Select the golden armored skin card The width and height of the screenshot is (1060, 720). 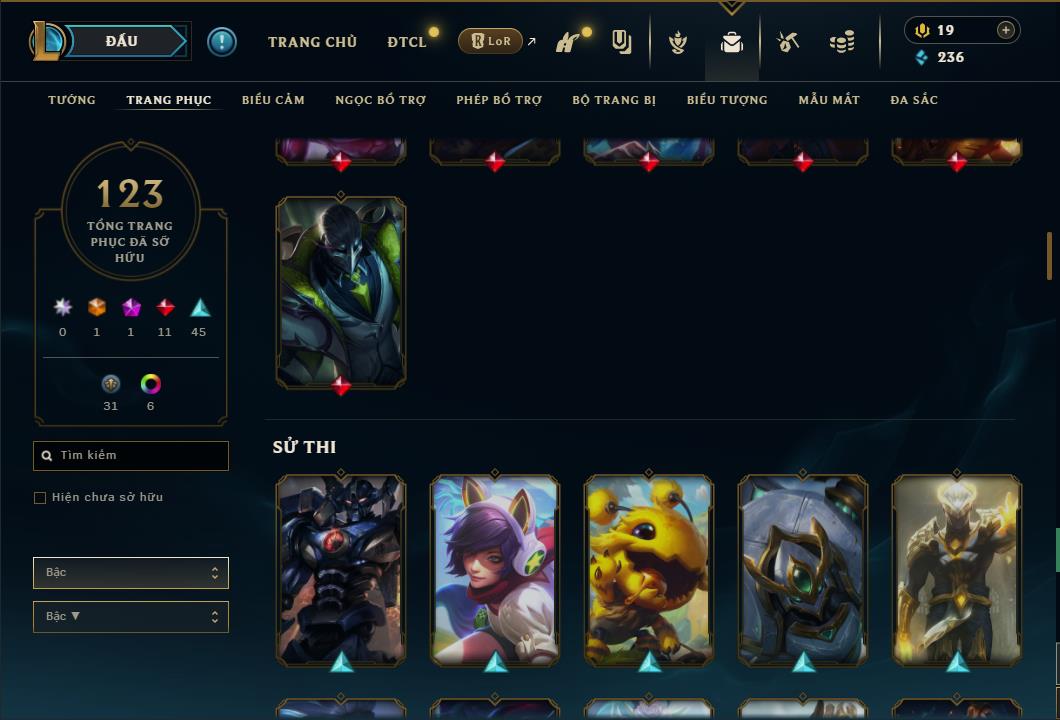(957, 570)
